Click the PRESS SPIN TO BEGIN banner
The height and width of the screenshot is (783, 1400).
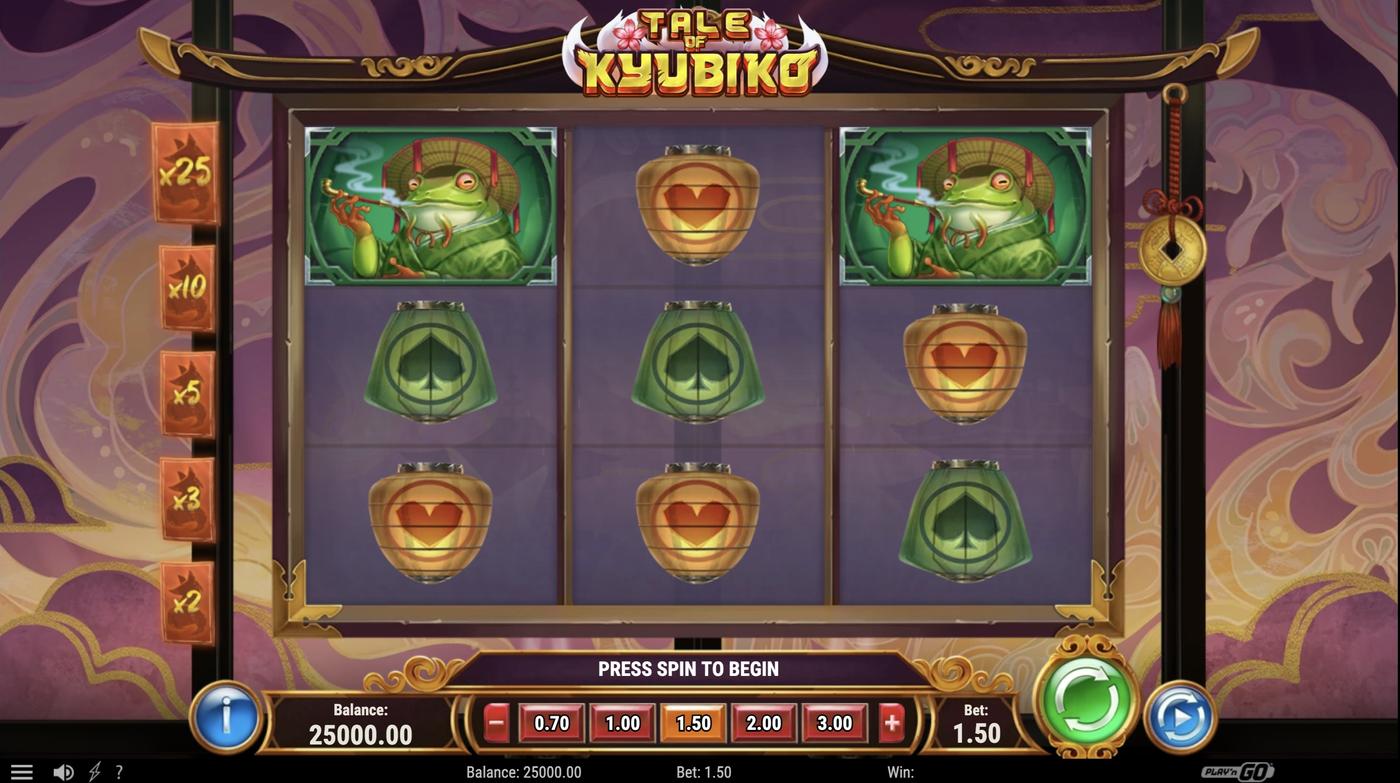coord(688,668)
